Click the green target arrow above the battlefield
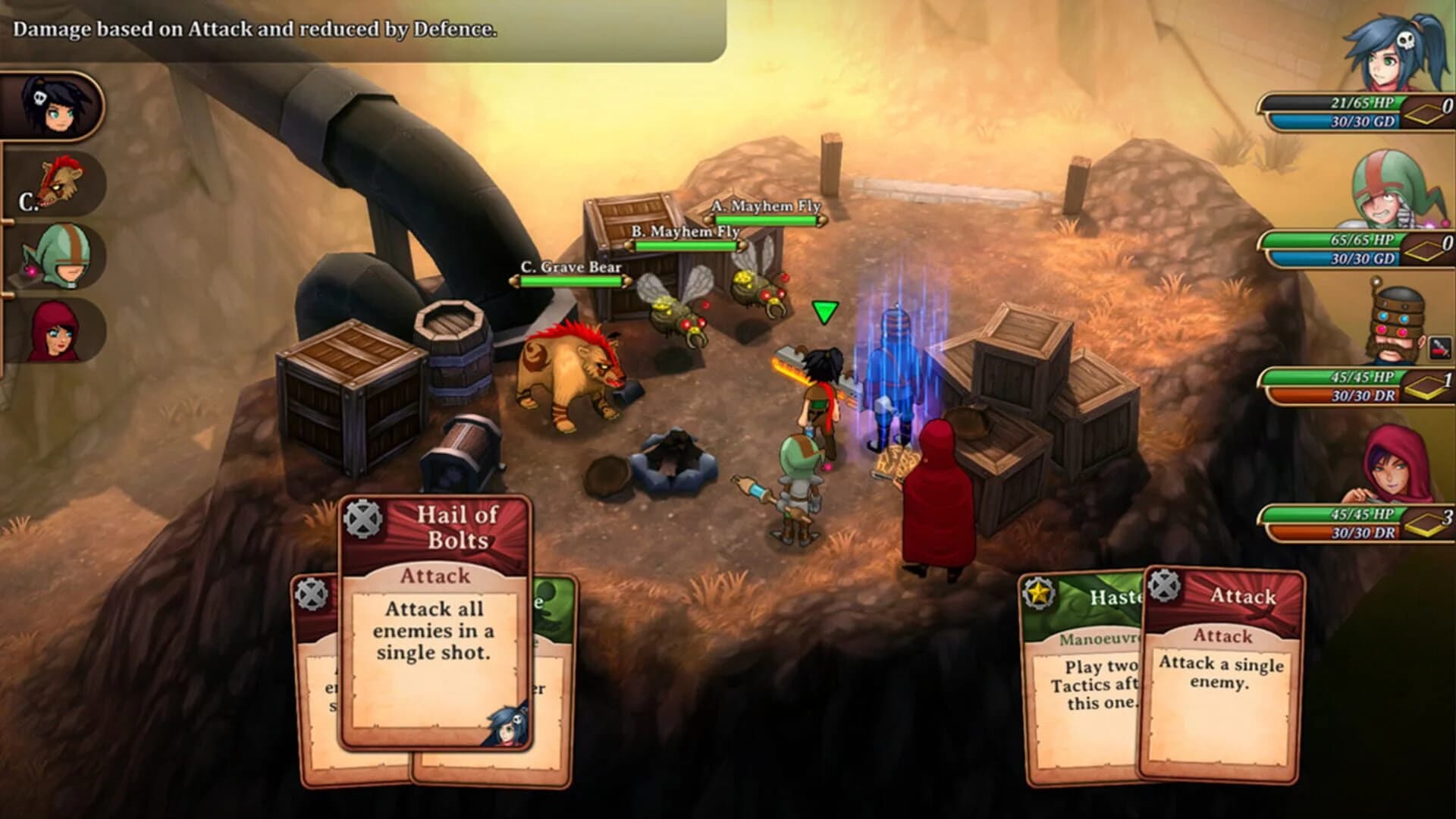 pyautogui.click(x=824, y=310)
